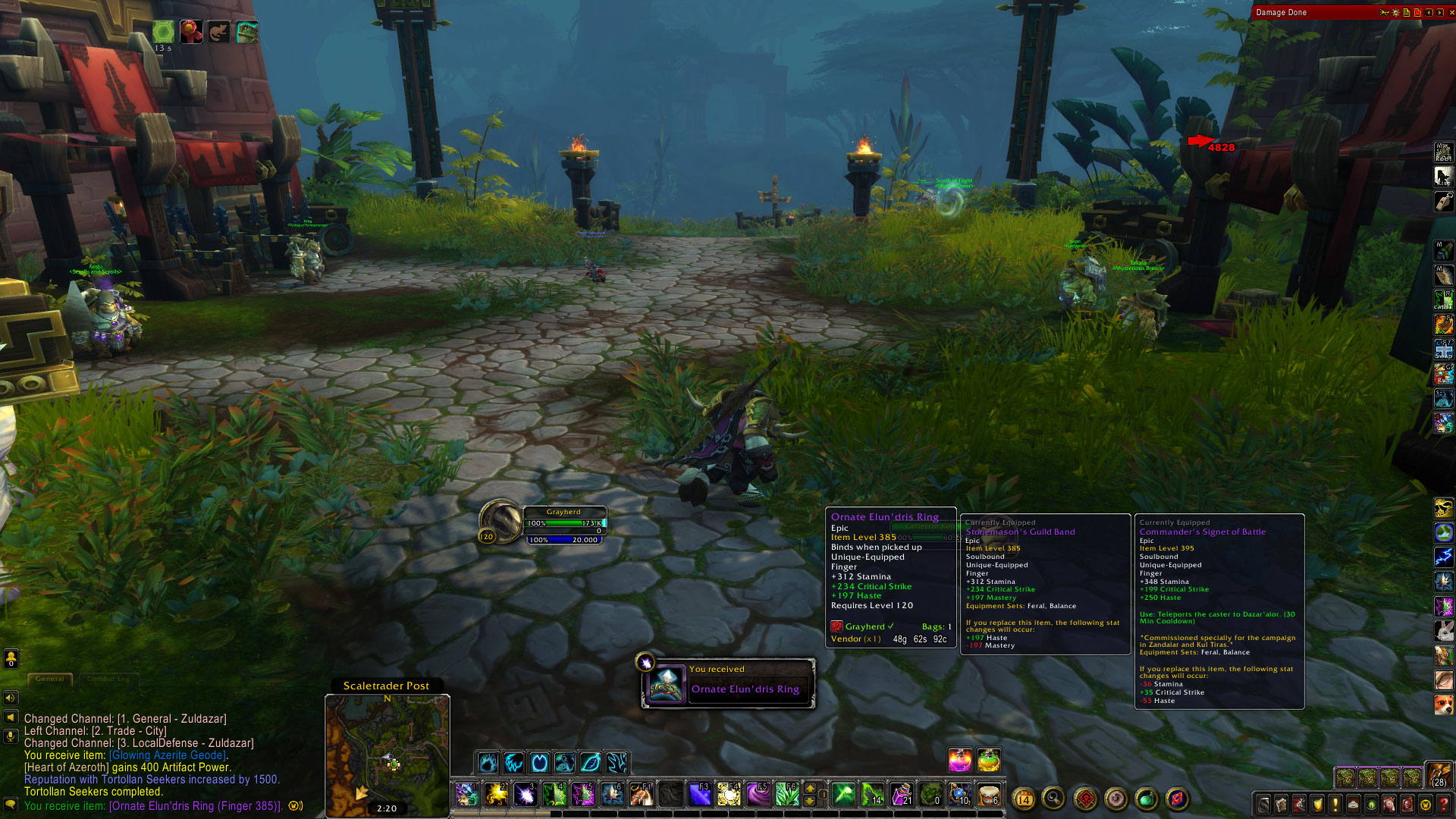The height and width of the screenshot is (819, 1456).
Task: Open the main backpack with 28 free slots
Action: (1439, 775)
